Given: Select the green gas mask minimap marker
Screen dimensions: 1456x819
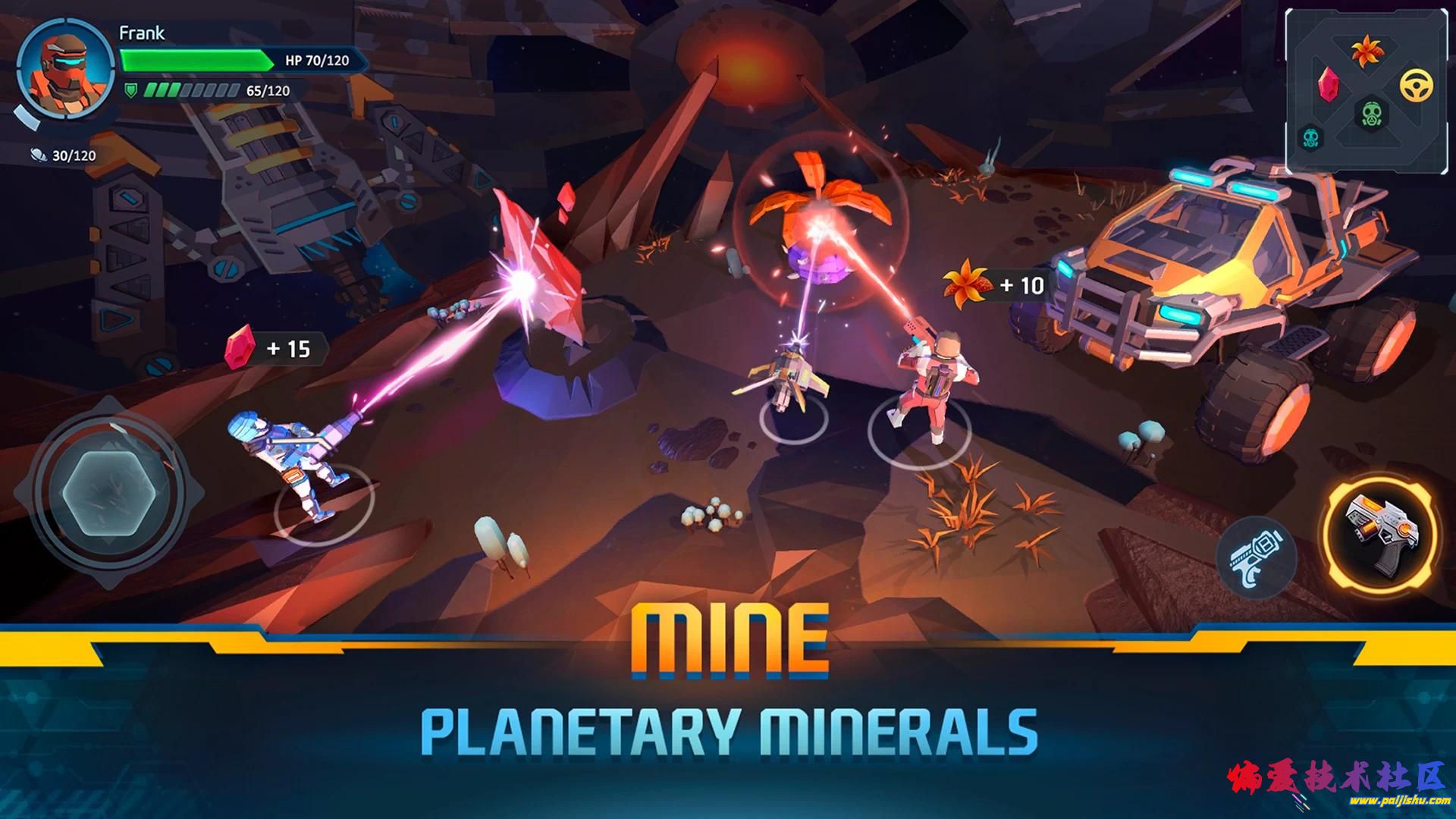Looking at the screenshot, I should (1371, 117).
